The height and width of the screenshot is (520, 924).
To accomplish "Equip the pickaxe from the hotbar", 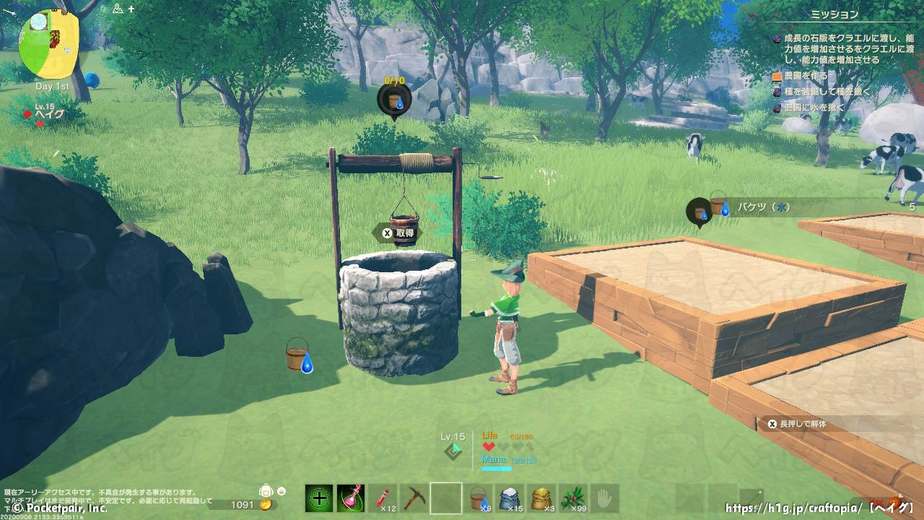I will pyautogui.click(x=415, y=498).
